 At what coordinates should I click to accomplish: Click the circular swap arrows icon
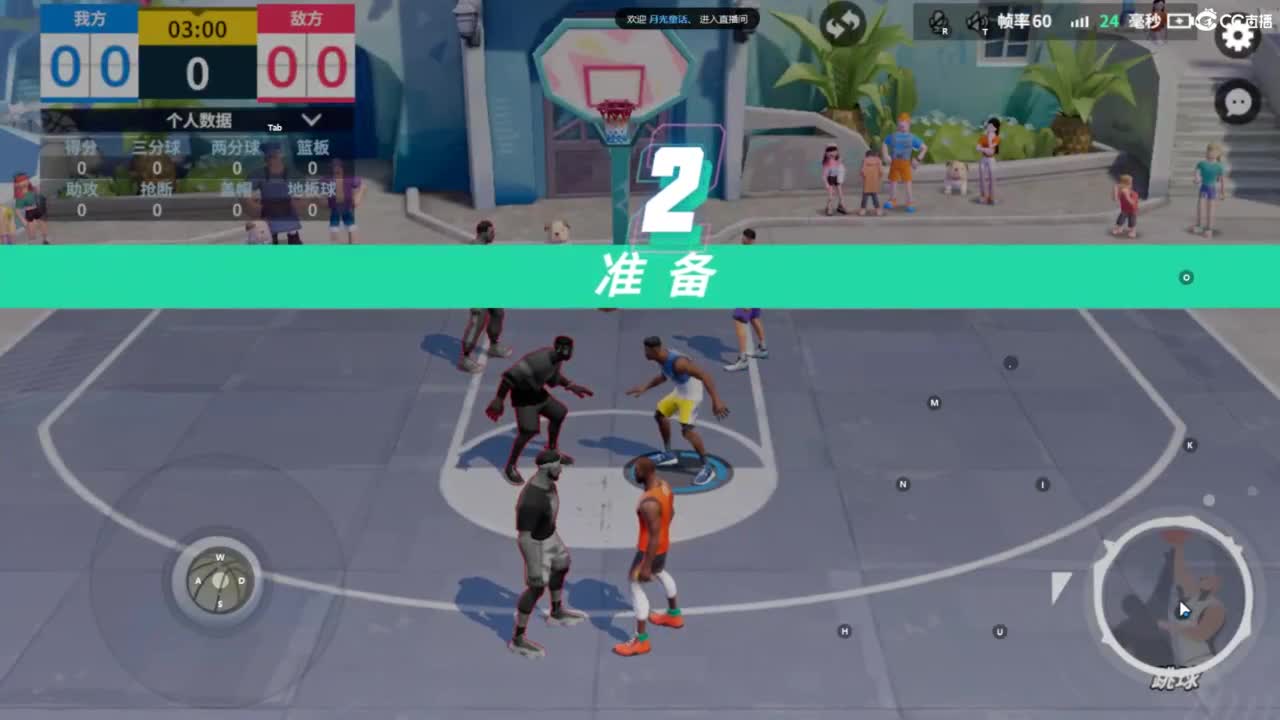click(x=843, y=22)
